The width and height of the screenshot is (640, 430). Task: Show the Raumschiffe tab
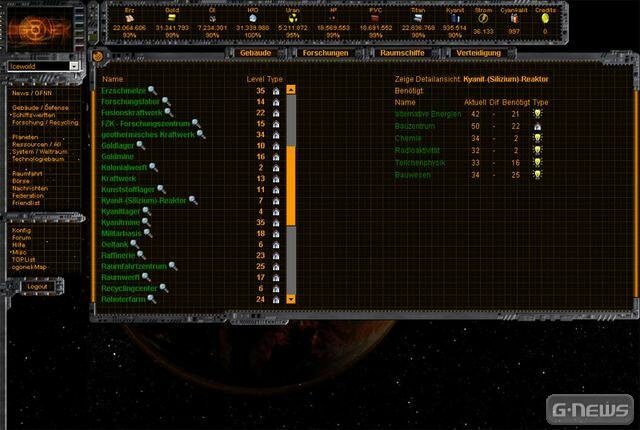tap(400, 52)
